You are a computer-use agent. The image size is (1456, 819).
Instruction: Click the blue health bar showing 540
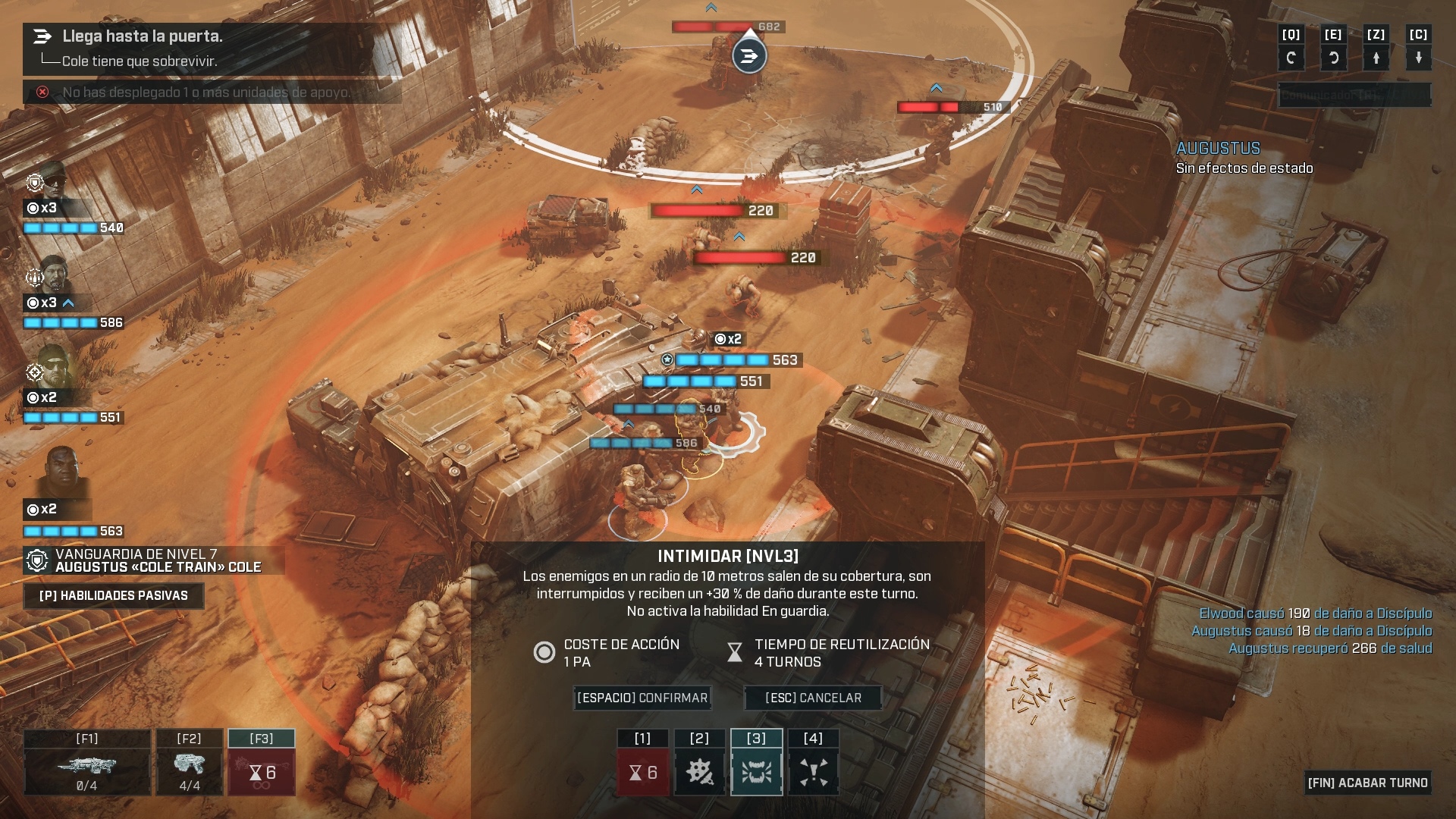[x=60, y=227]
